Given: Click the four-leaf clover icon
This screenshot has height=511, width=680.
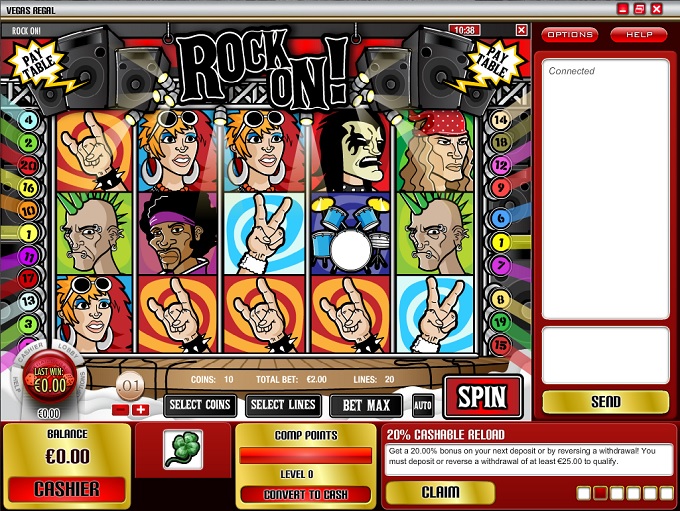Looking at the screenshot, I should pos(183,449).
